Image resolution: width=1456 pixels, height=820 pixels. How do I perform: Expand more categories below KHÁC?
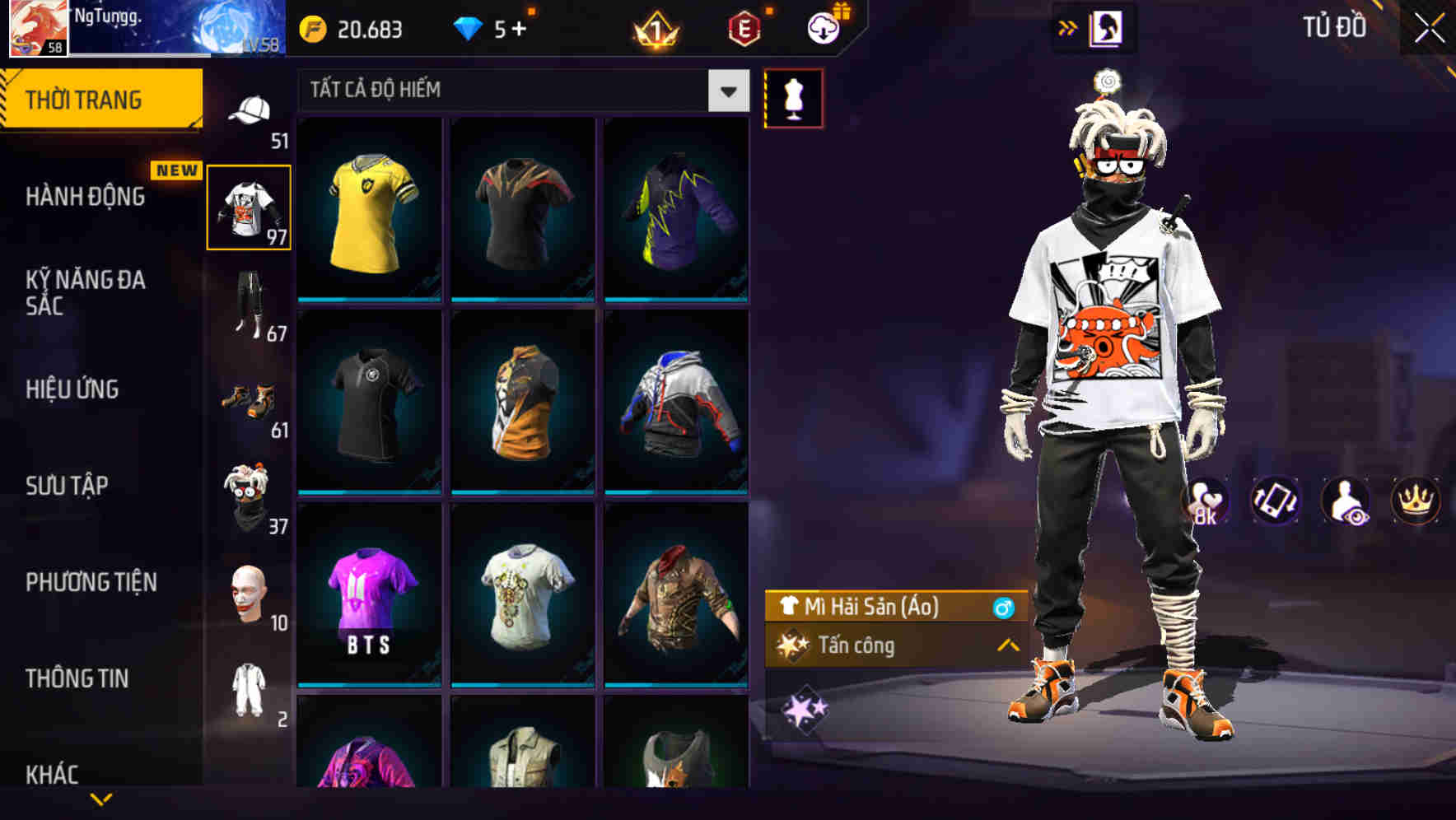click(x=101, y=797)
